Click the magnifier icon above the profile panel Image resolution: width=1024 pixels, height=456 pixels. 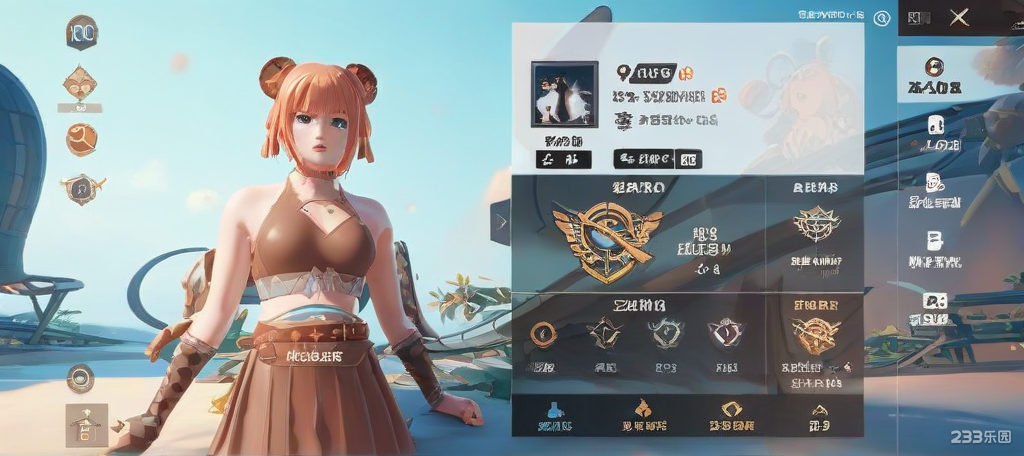pyautogui.click(x=881, y=17)
